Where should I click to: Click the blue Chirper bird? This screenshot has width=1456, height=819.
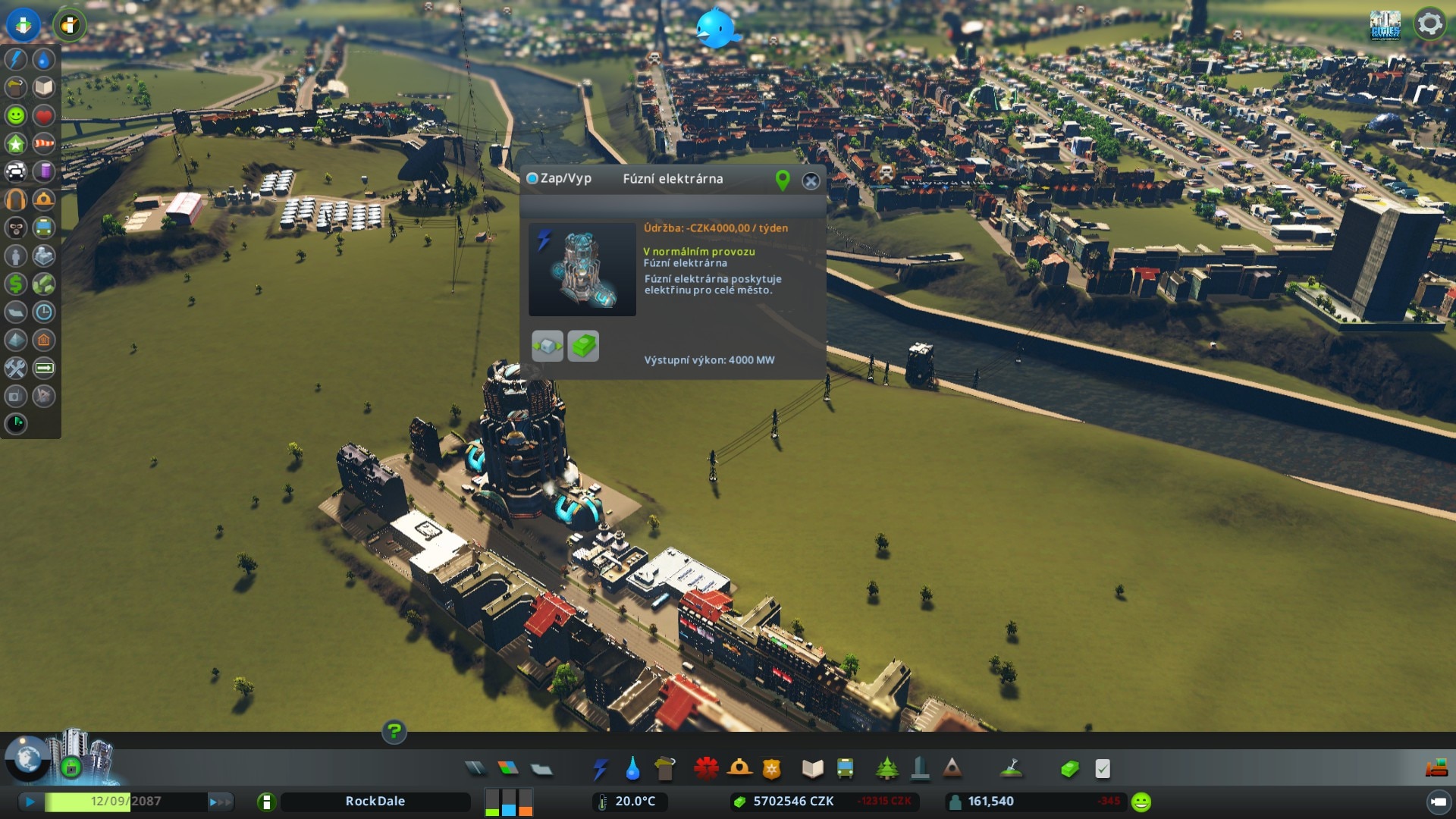716,29
